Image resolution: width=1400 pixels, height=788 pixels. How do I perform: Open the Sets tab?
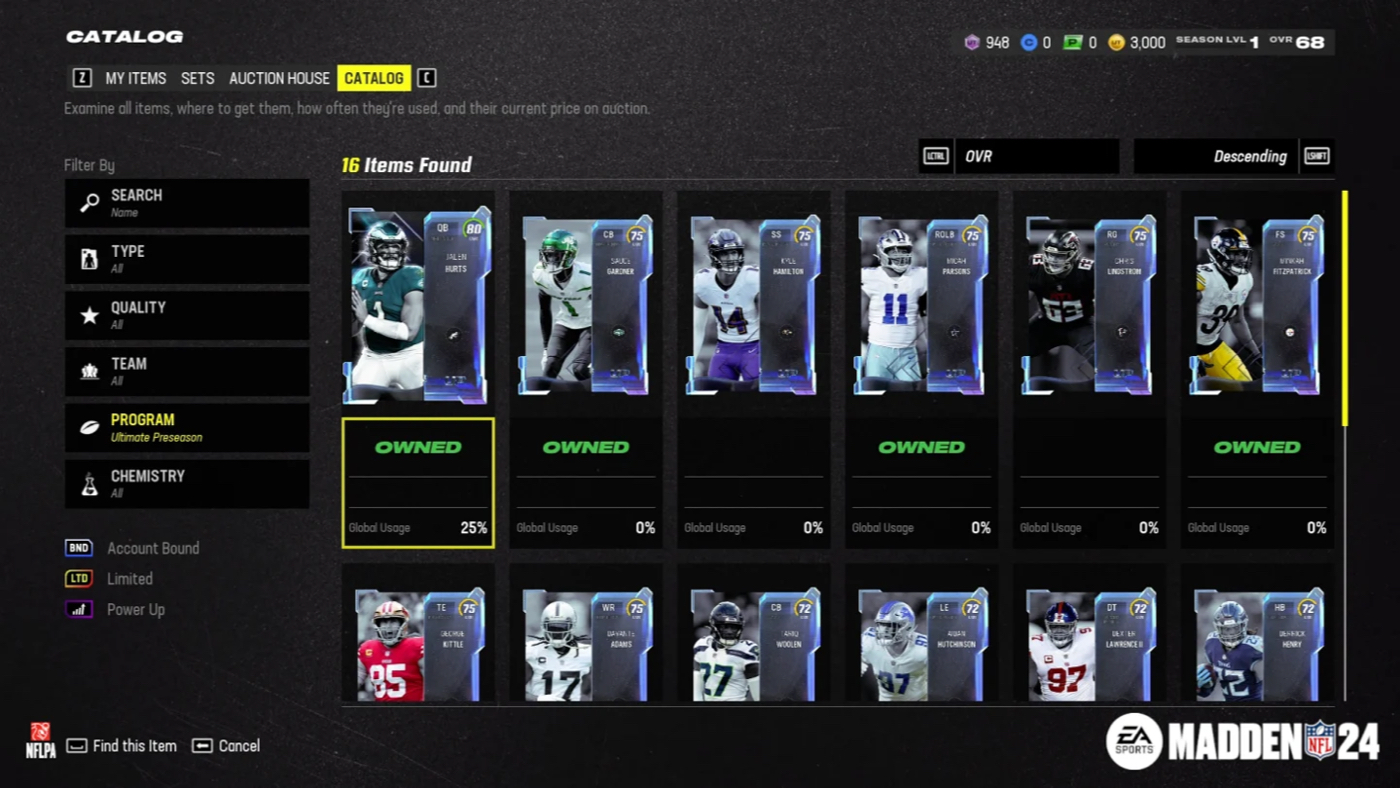tap(197, 78)
